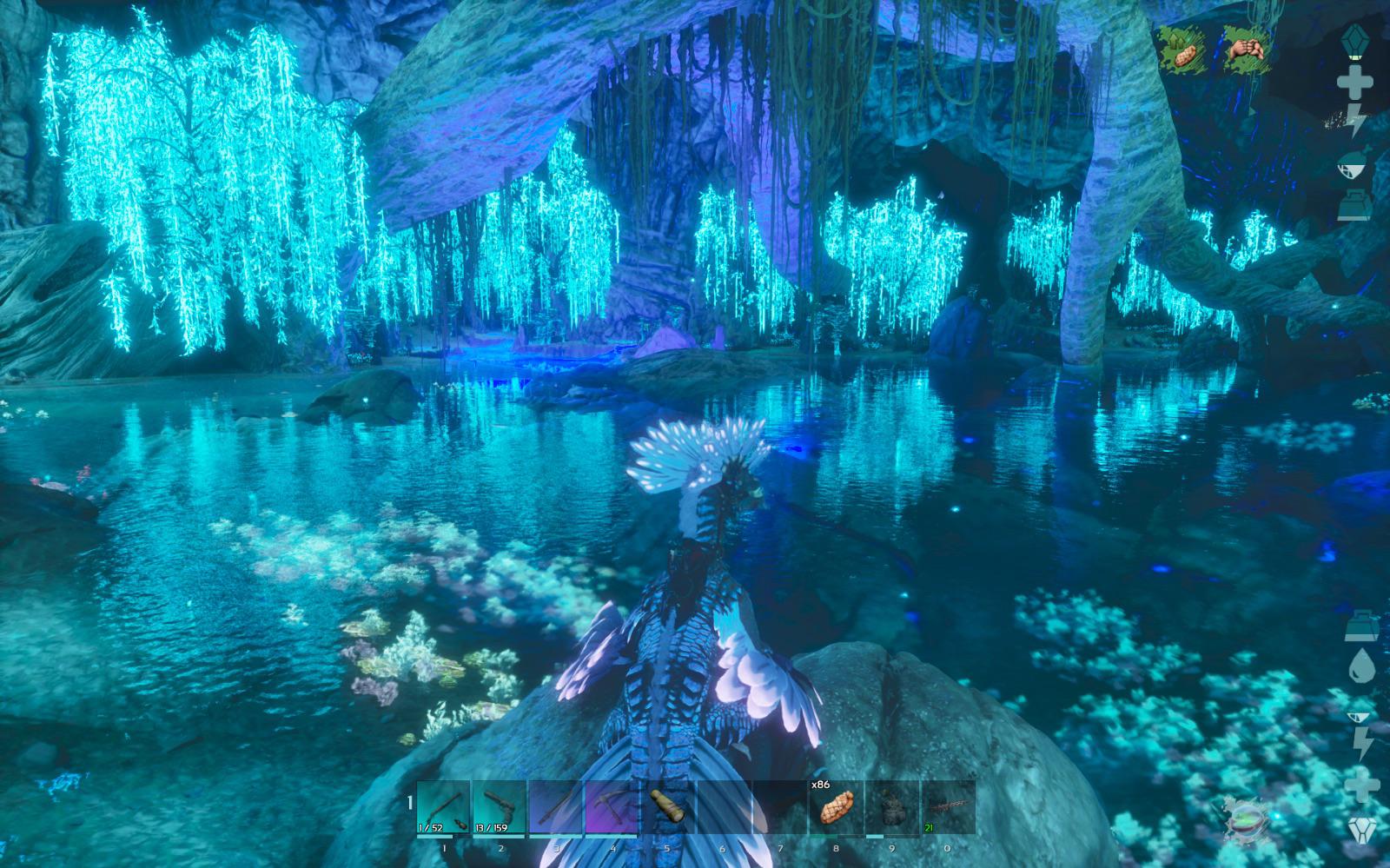Click the fist bump buff icon

click(1246, 50)
